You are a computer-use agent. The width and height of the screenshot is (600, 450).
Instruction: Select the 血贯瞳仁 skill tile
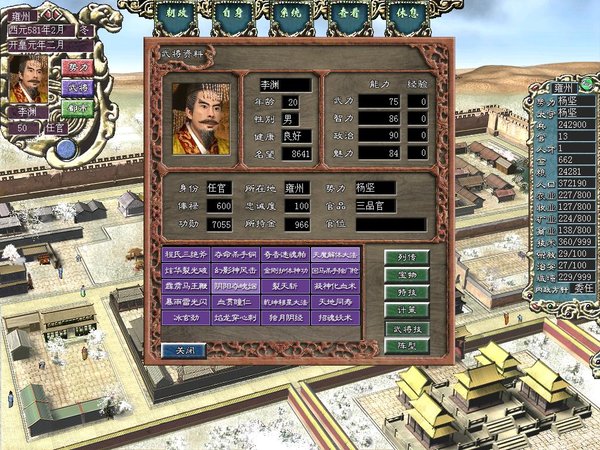coord(236,302)
